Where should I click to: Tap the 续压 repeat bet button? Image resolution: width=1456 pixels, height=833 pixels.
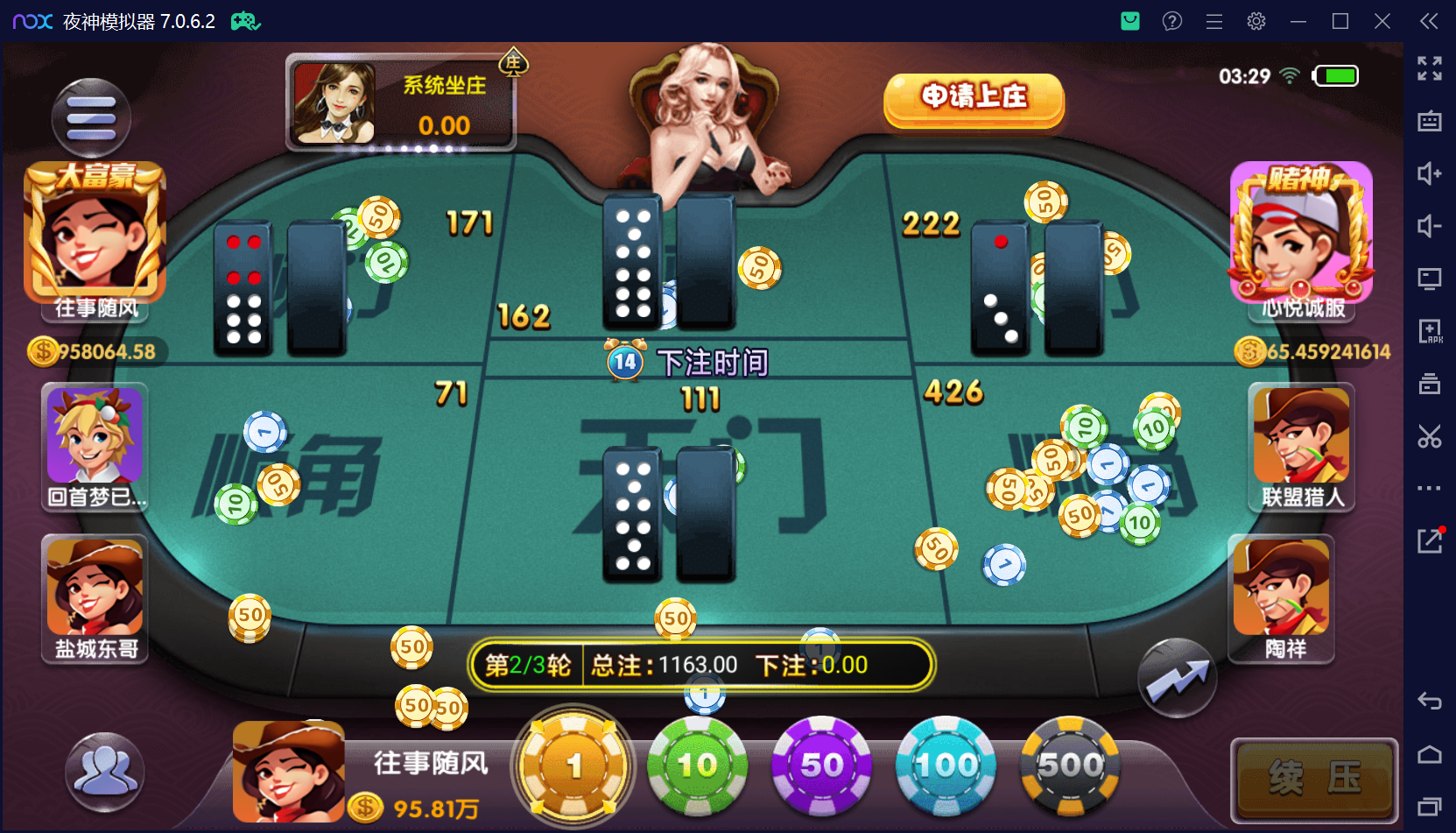(x=1314, y=779)
